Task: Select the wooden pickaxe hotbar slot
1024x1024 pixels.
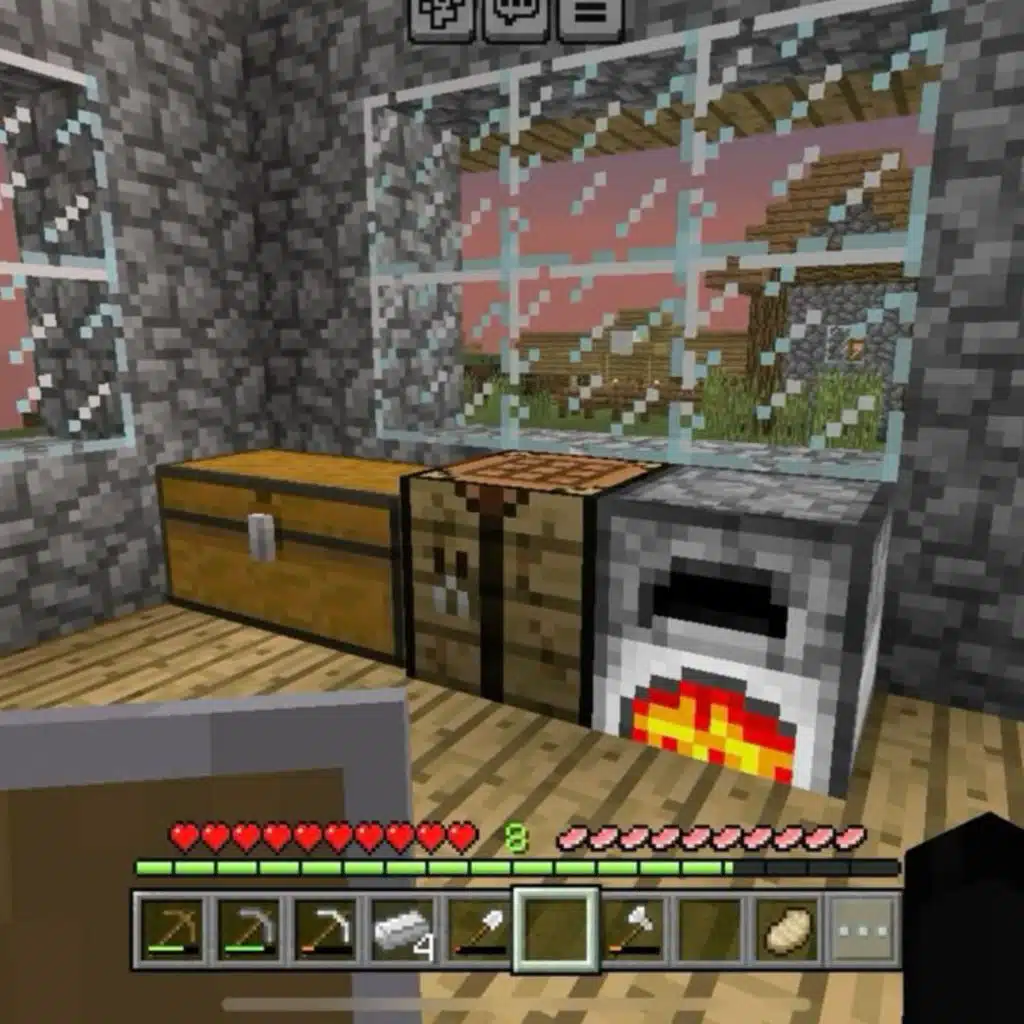Action: coord(172,930)
